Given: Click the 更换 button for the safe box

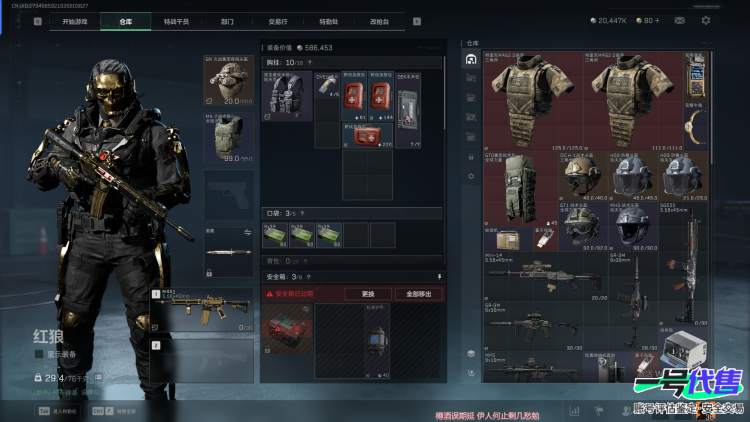Looking at the screenshot, I should coord(367,294).
